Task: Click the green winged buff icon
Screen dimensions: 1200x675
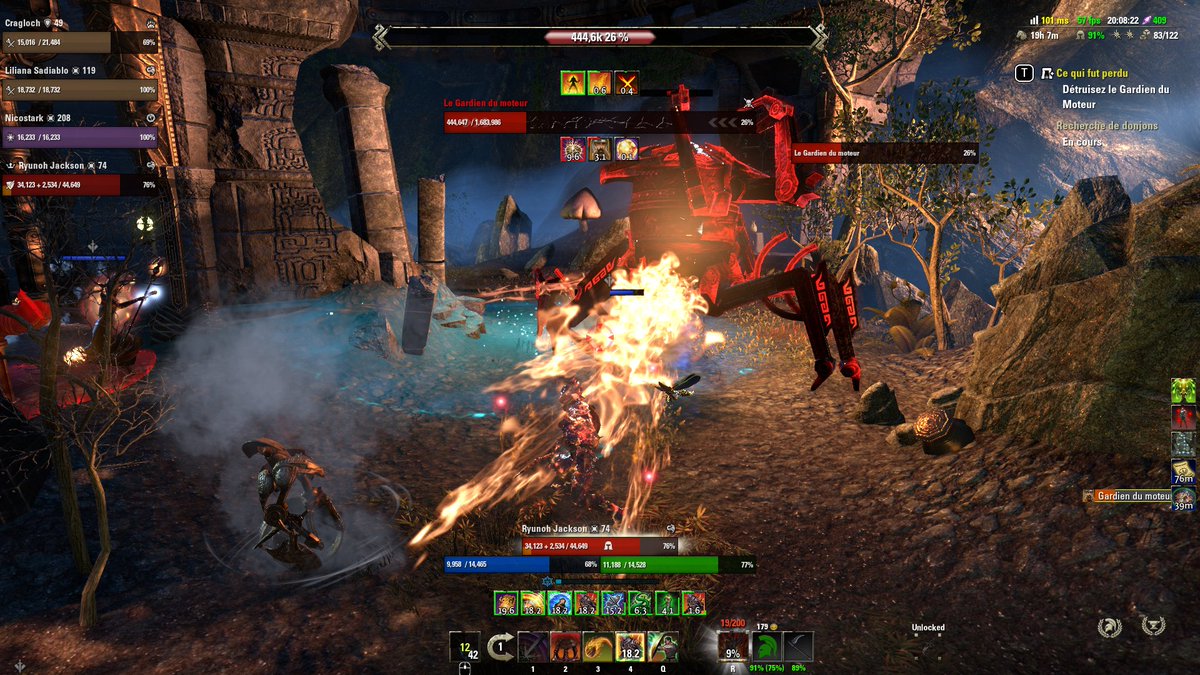Action: tap(1183, 391)
